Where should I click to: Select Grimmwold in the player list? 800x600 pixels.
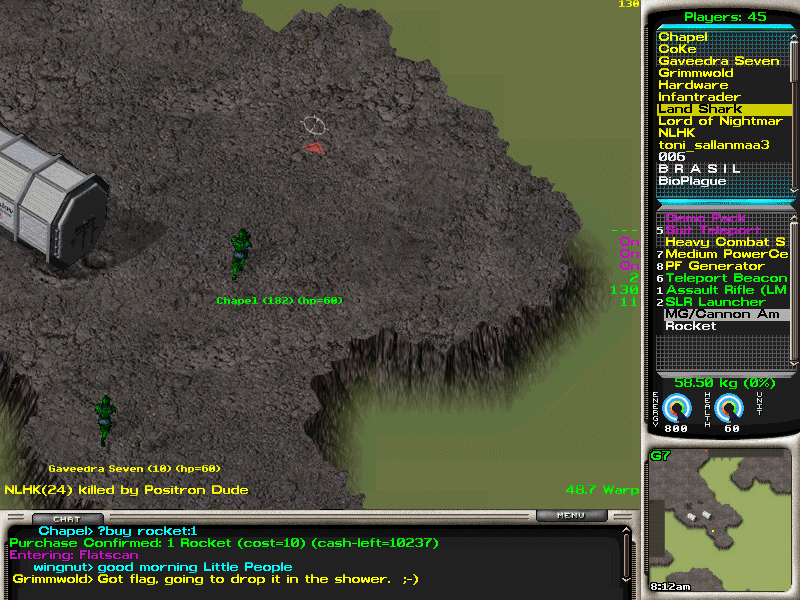tap(696, 73)
